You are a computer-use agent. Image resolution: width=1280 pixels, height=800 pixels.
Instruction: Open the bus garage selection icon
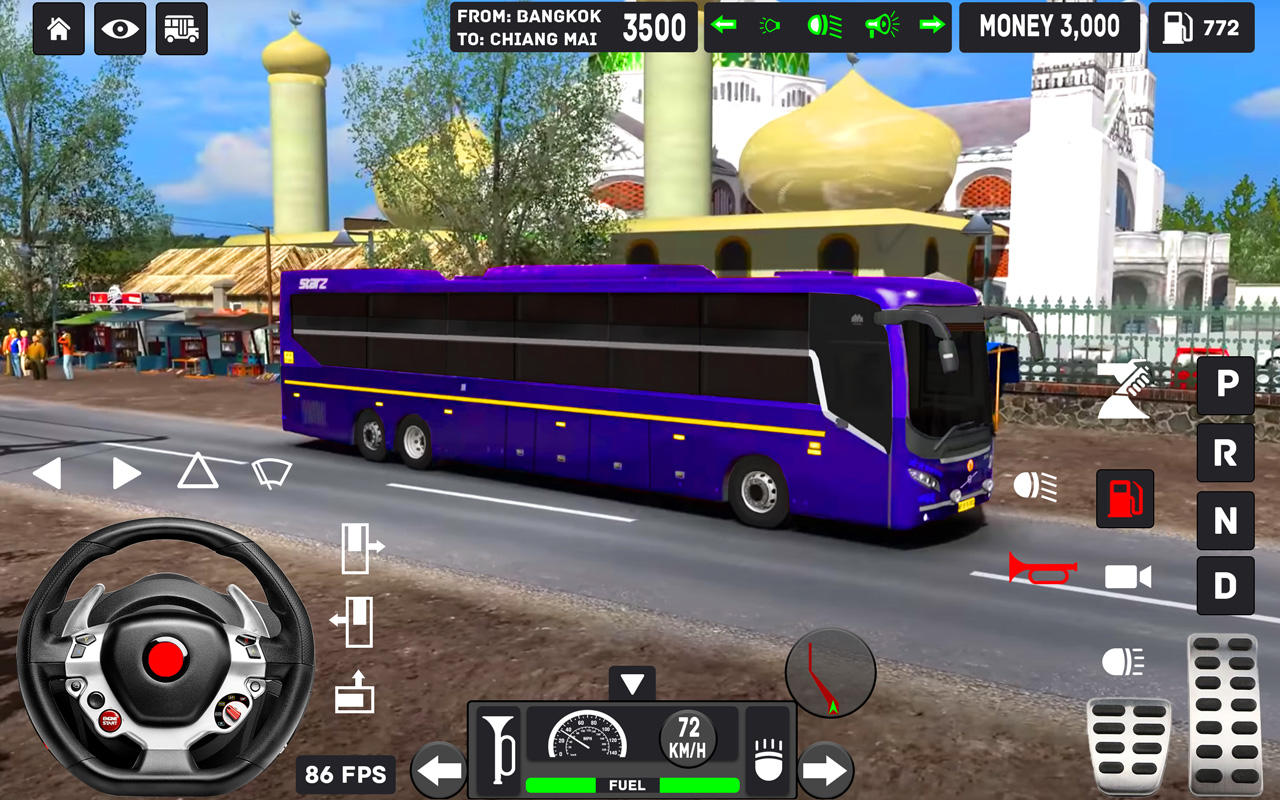tap(182, 28)
